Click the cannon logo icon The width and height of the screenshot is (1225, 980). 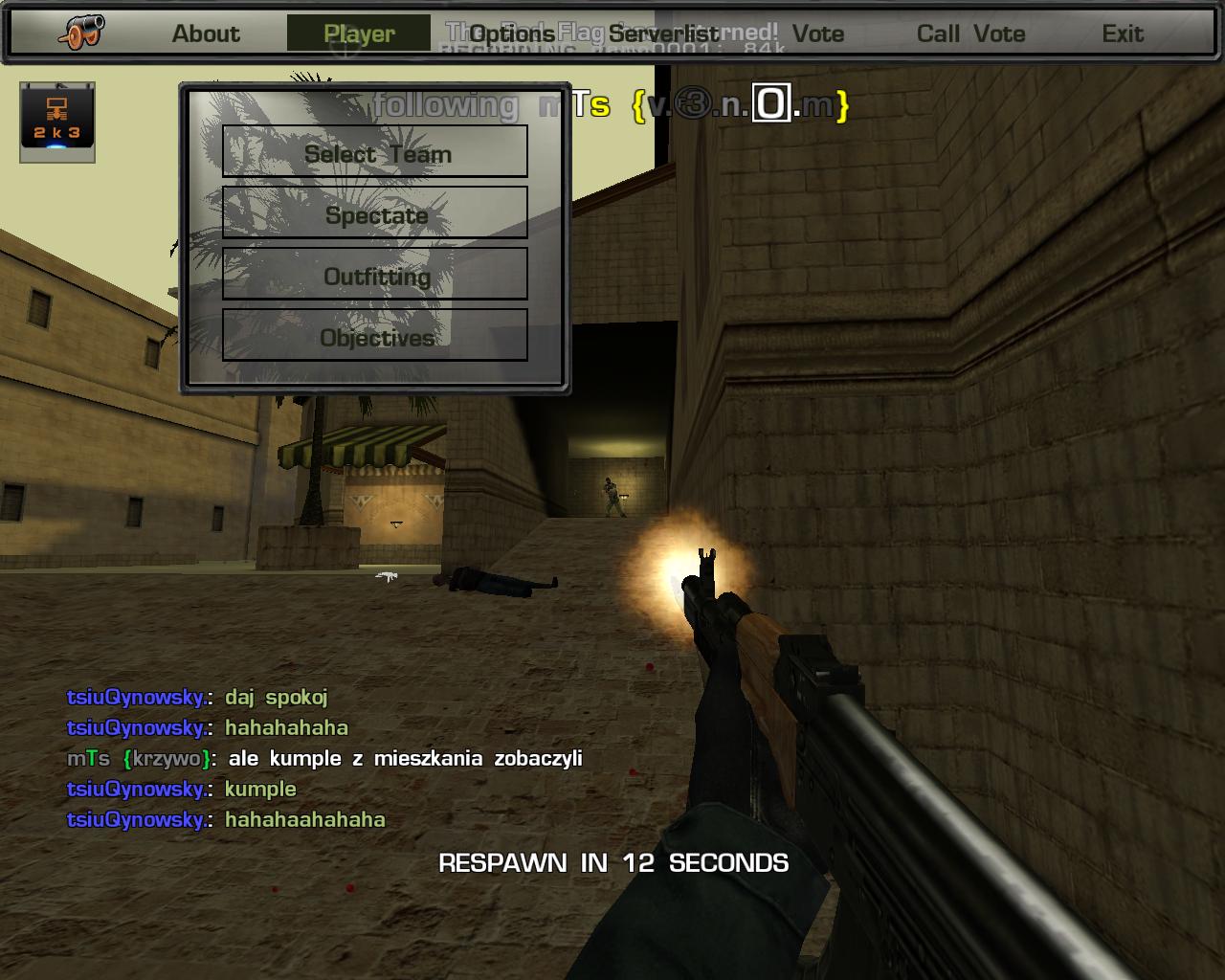[x=81, y=33]
